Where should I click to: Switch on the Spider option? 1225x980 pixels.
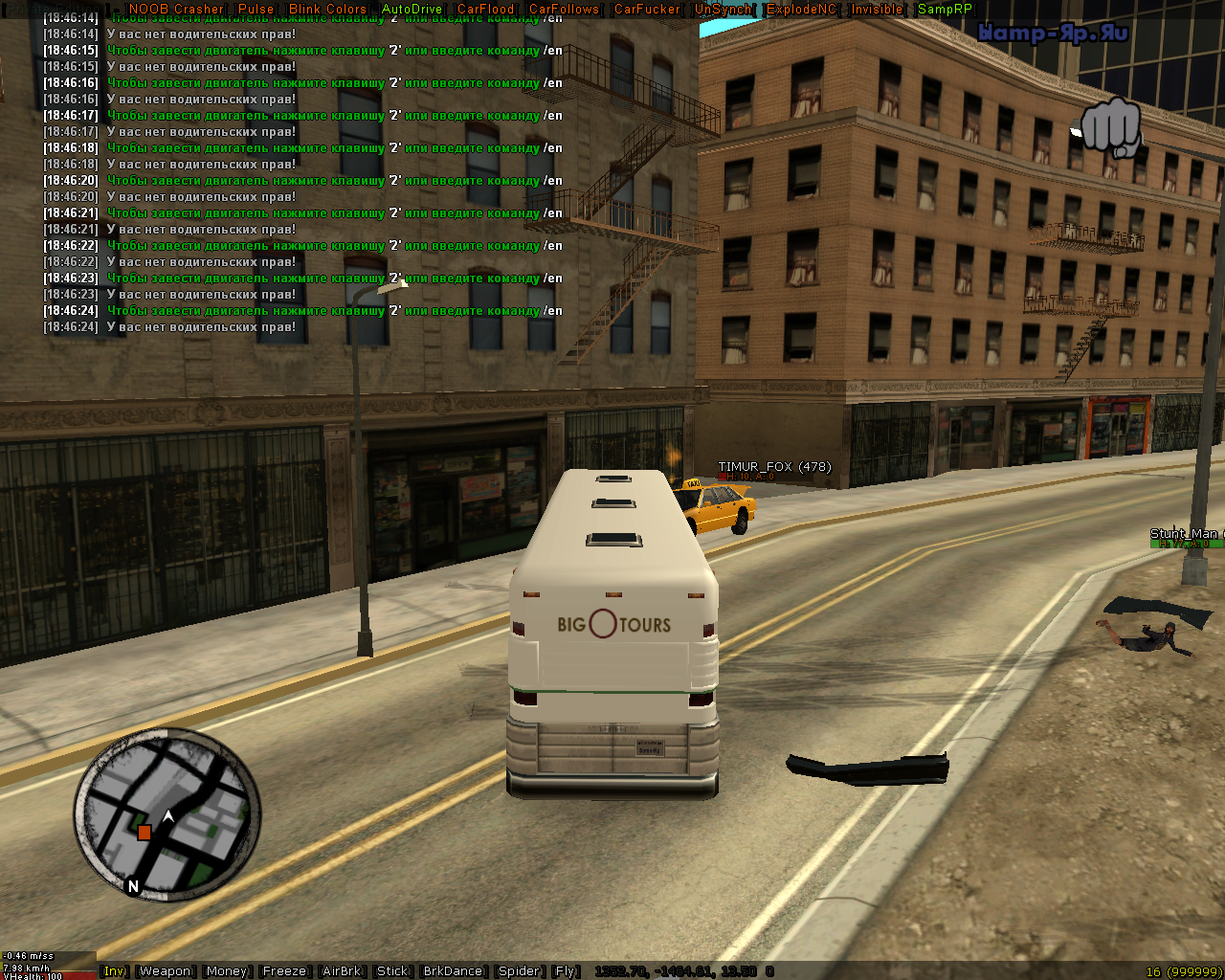[x=519, y=971]
